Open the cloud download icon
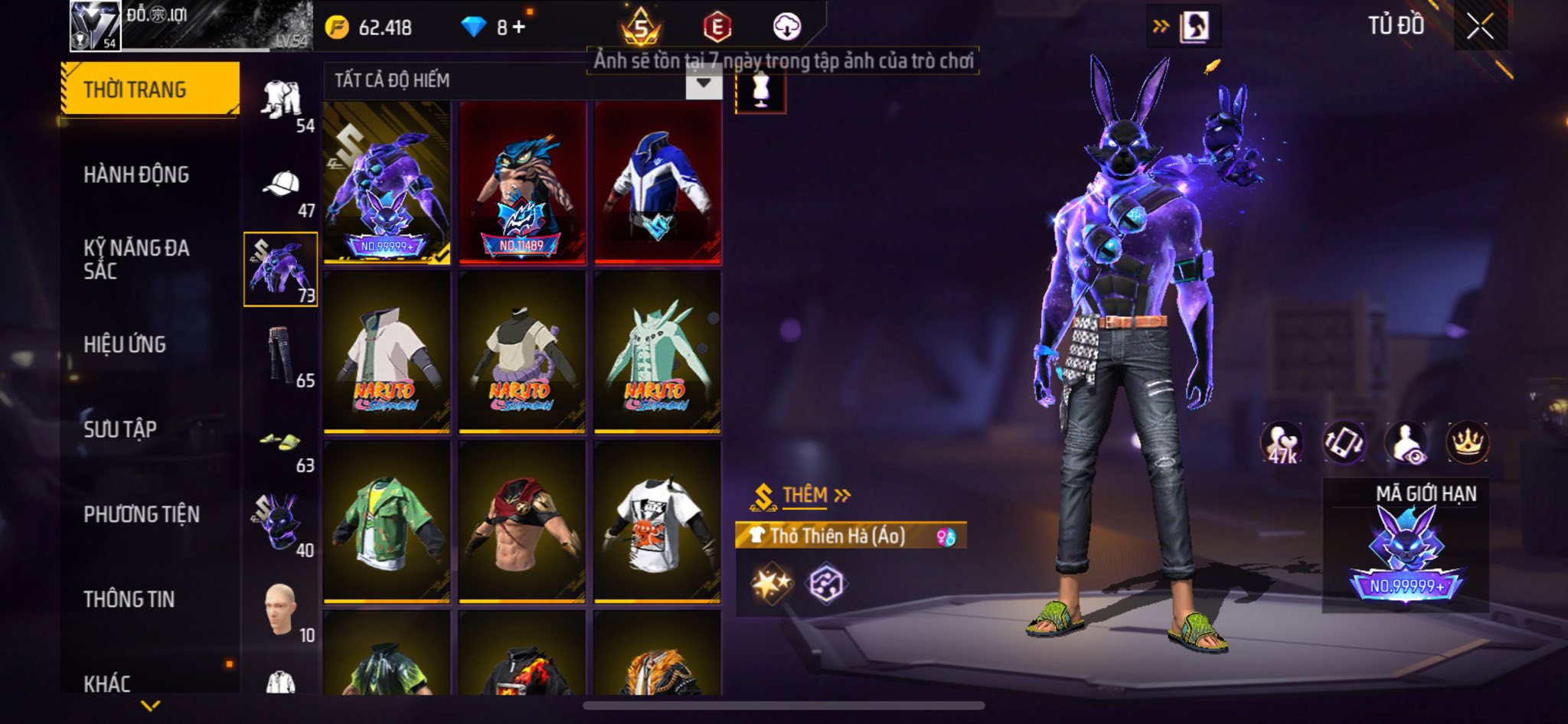Screen dimensions: 1568x724 coord(786,27)
